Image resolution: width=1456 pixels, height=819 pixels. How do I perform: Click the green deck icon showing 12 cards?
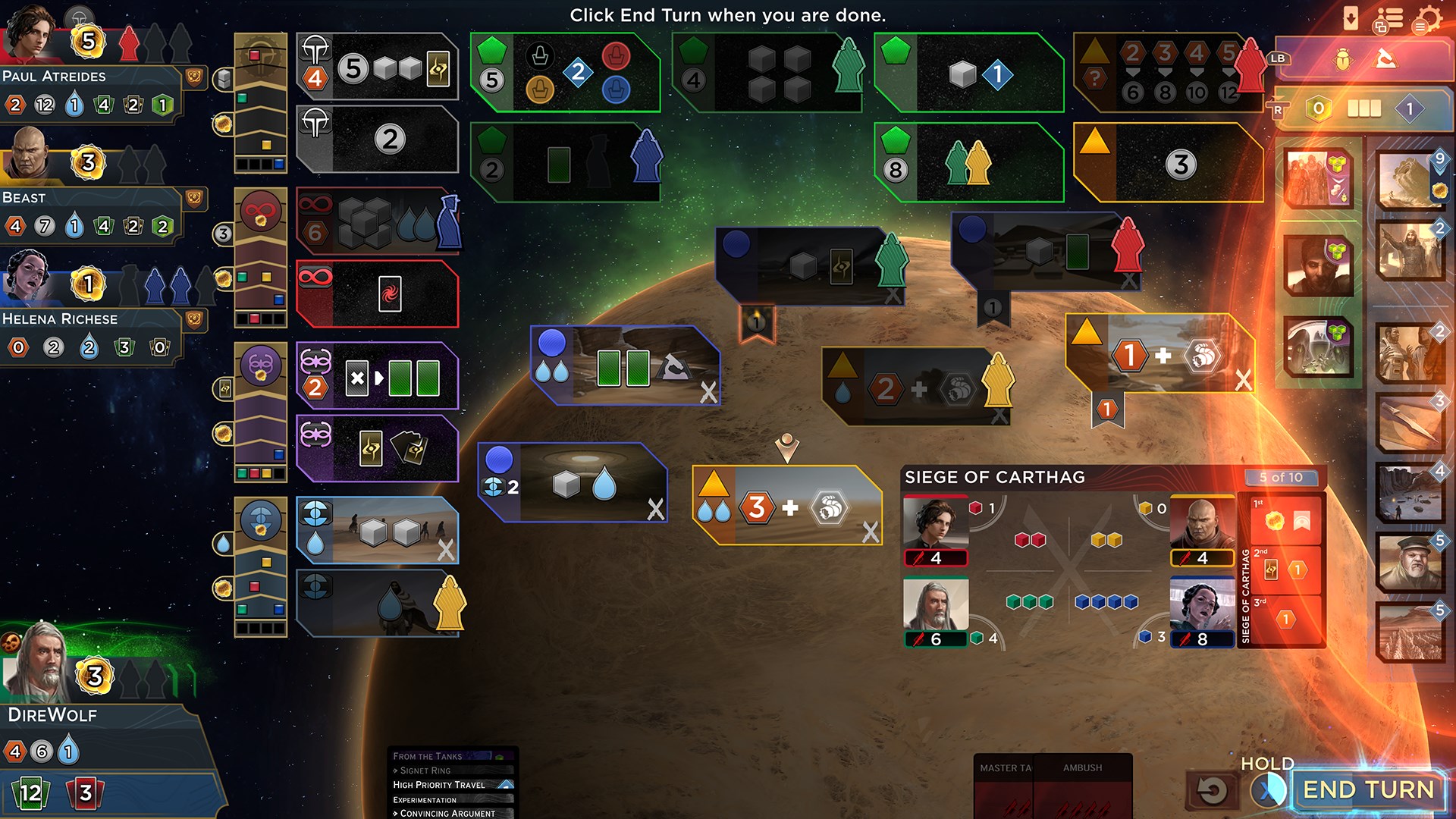(30, 791)
